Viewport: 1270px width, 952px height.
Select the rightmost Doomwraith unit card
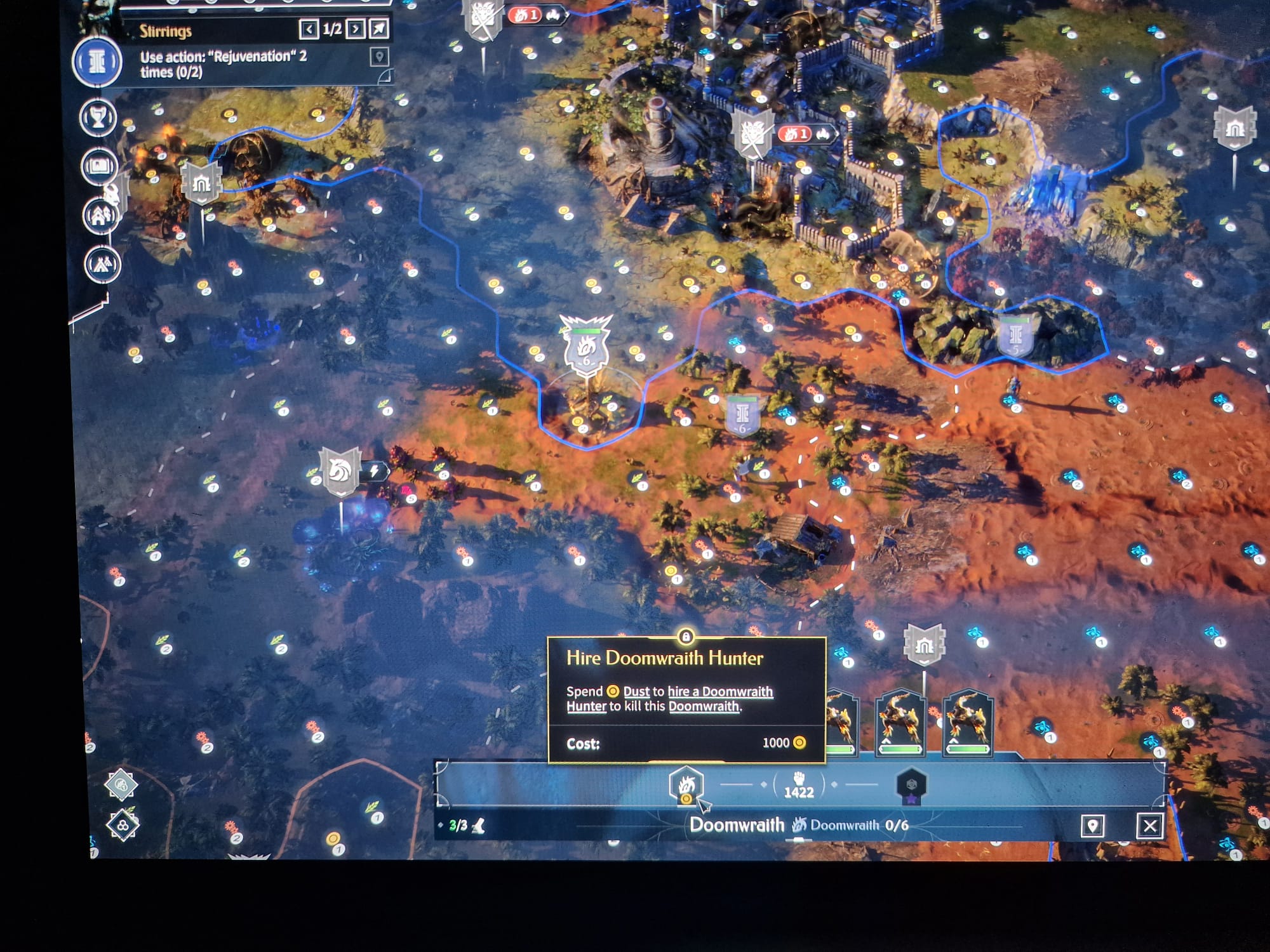point(967,724)
